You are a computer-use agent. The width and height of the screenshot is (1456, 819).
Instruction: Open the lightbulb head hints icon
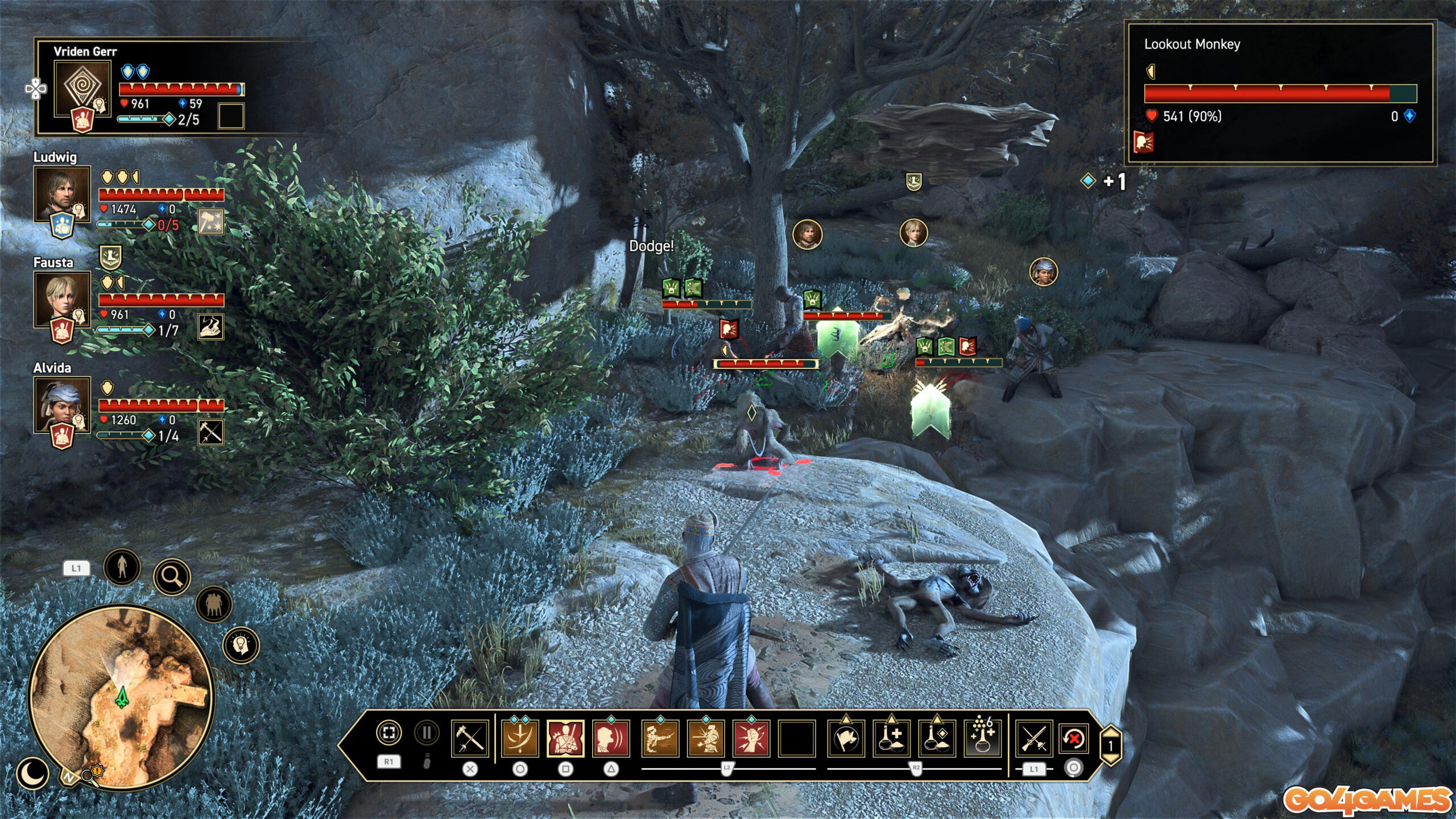[x=241, y=644]
